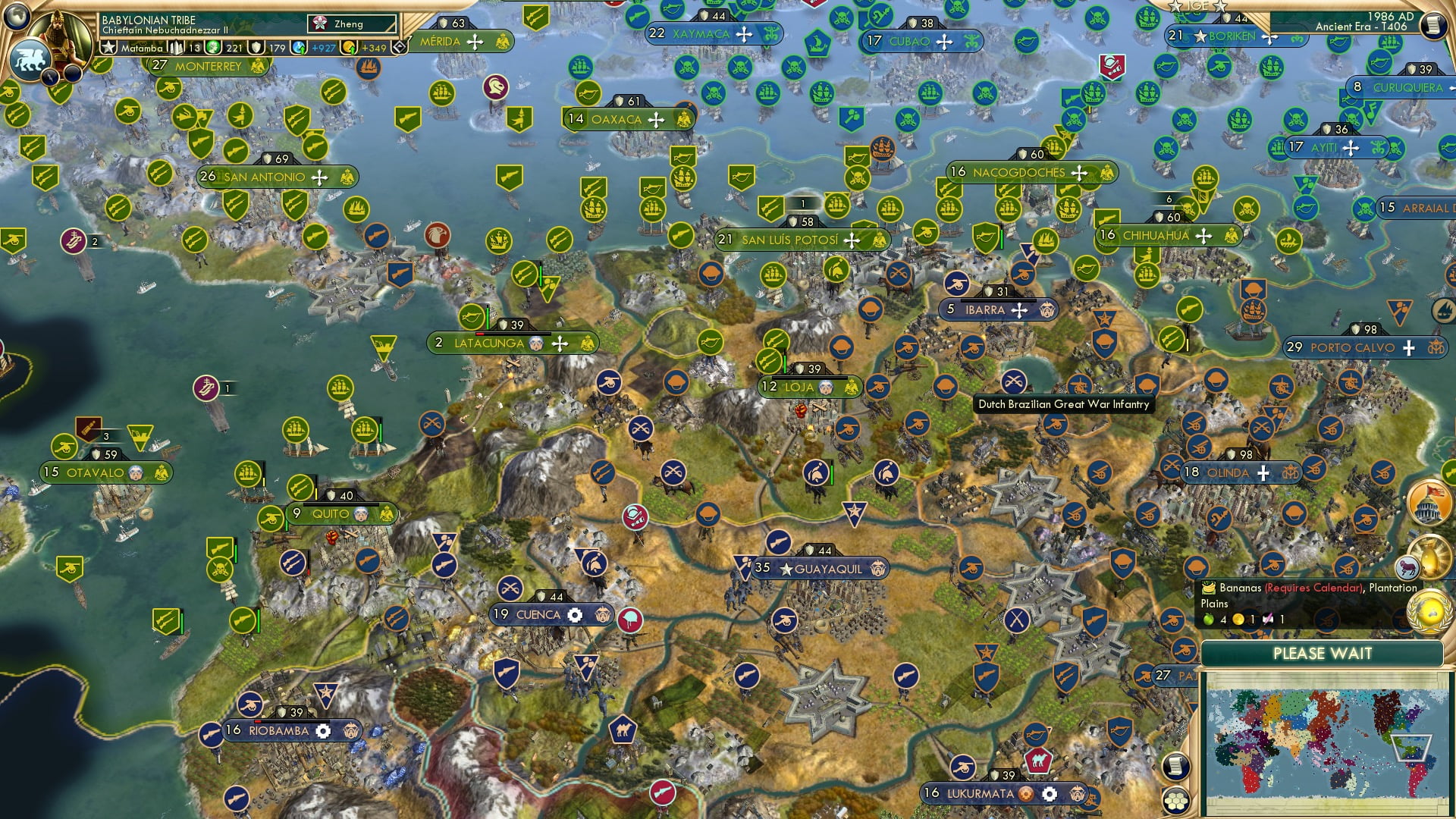The image size is (1456, 819).
Task: Click the gold +927 indicator
Action: pos(324,49)
